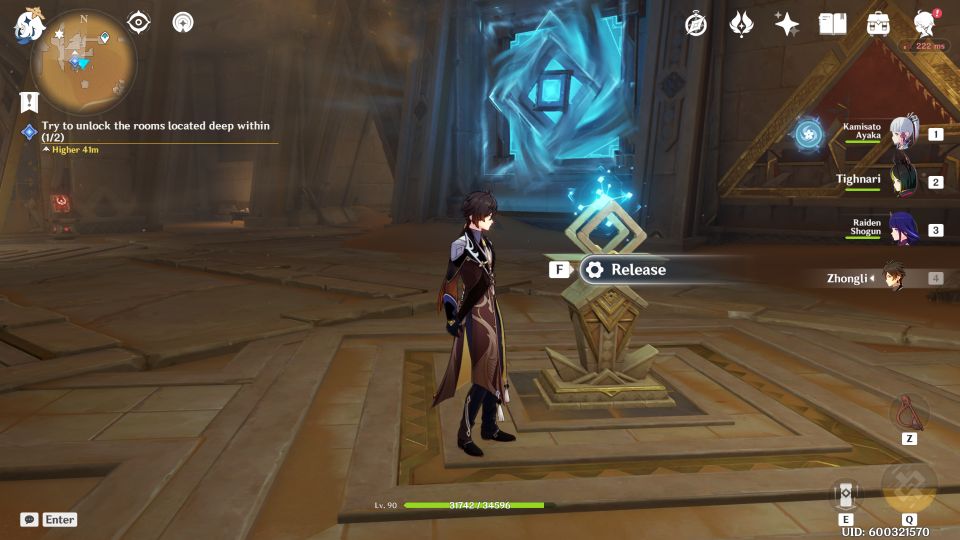Open the Battle Pass icon
960x540 pixels.
point(741,24)
